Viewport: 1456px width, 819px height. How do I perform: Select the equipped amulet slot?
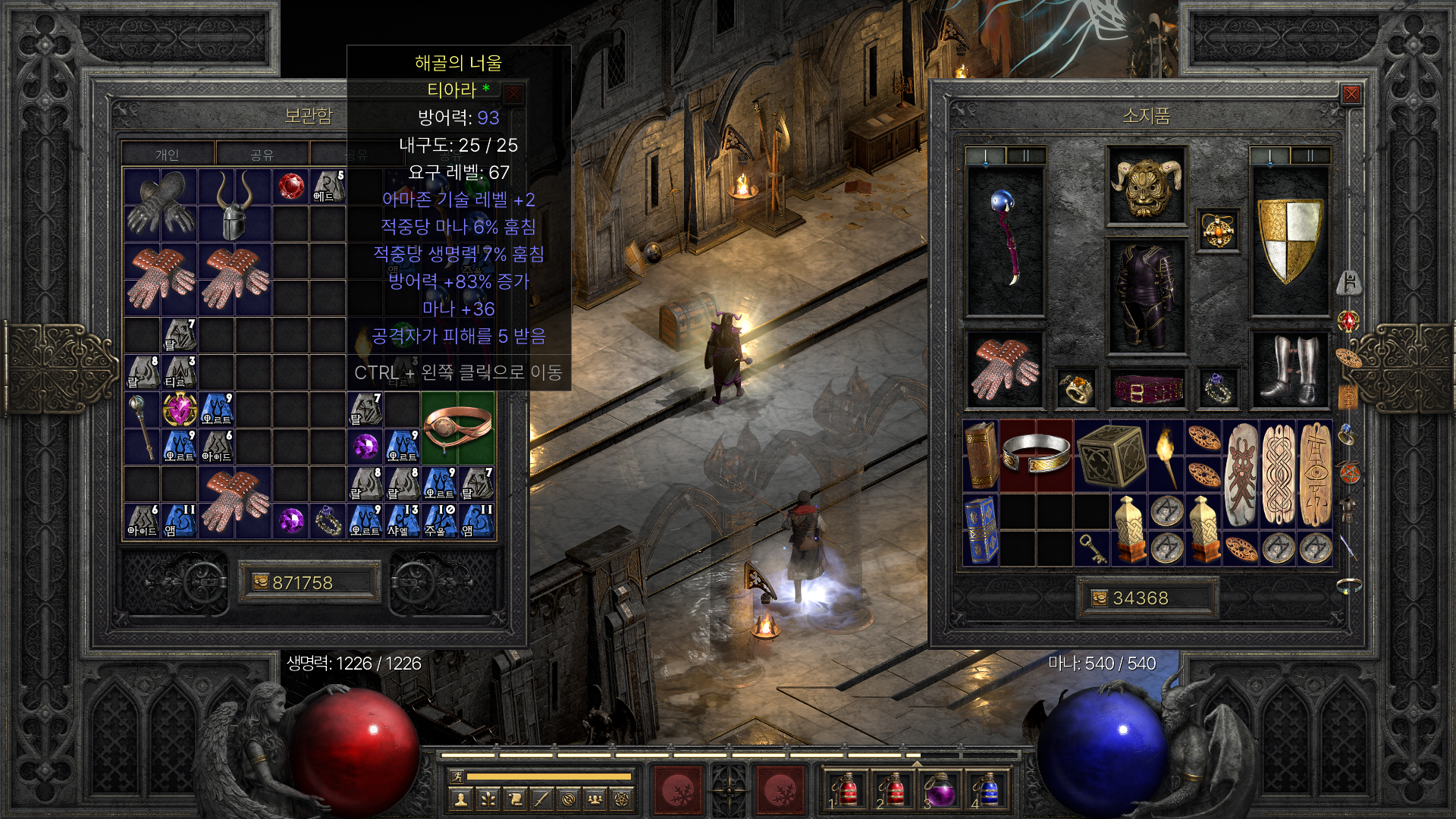tap(1218, 231)
